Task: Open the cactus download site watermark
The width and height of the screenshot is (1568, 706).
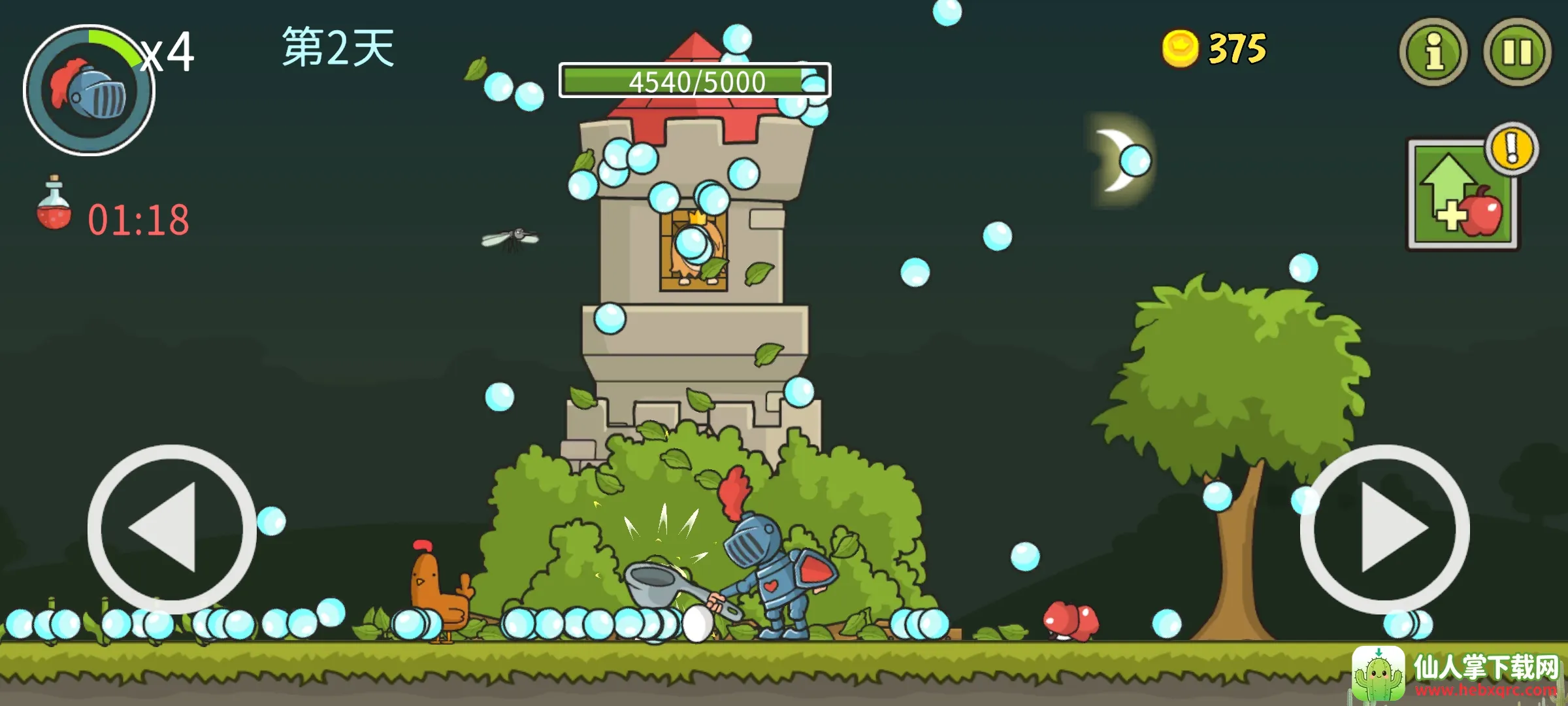Action: pyautogui.click(x=1456, y=675)
